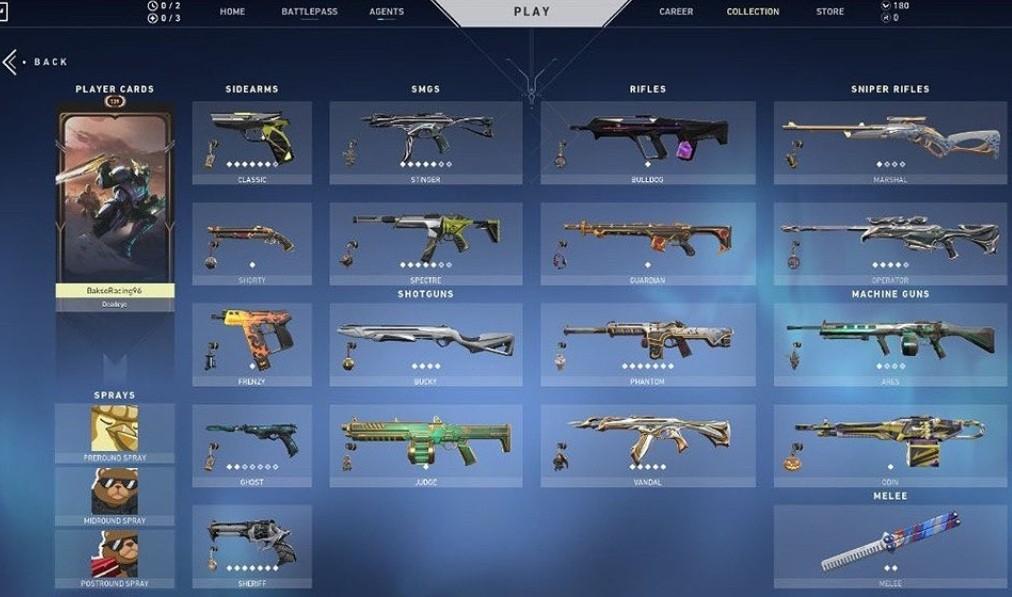Select the Sheriff revolver slot
This screenshot has width=1012, height=597.
251,546
